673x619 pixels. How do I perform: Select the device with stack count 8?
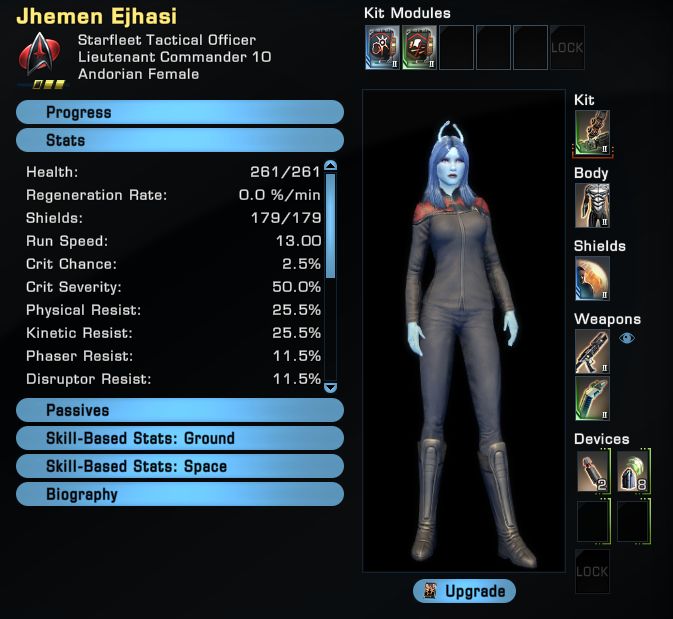tap(634, 472)
